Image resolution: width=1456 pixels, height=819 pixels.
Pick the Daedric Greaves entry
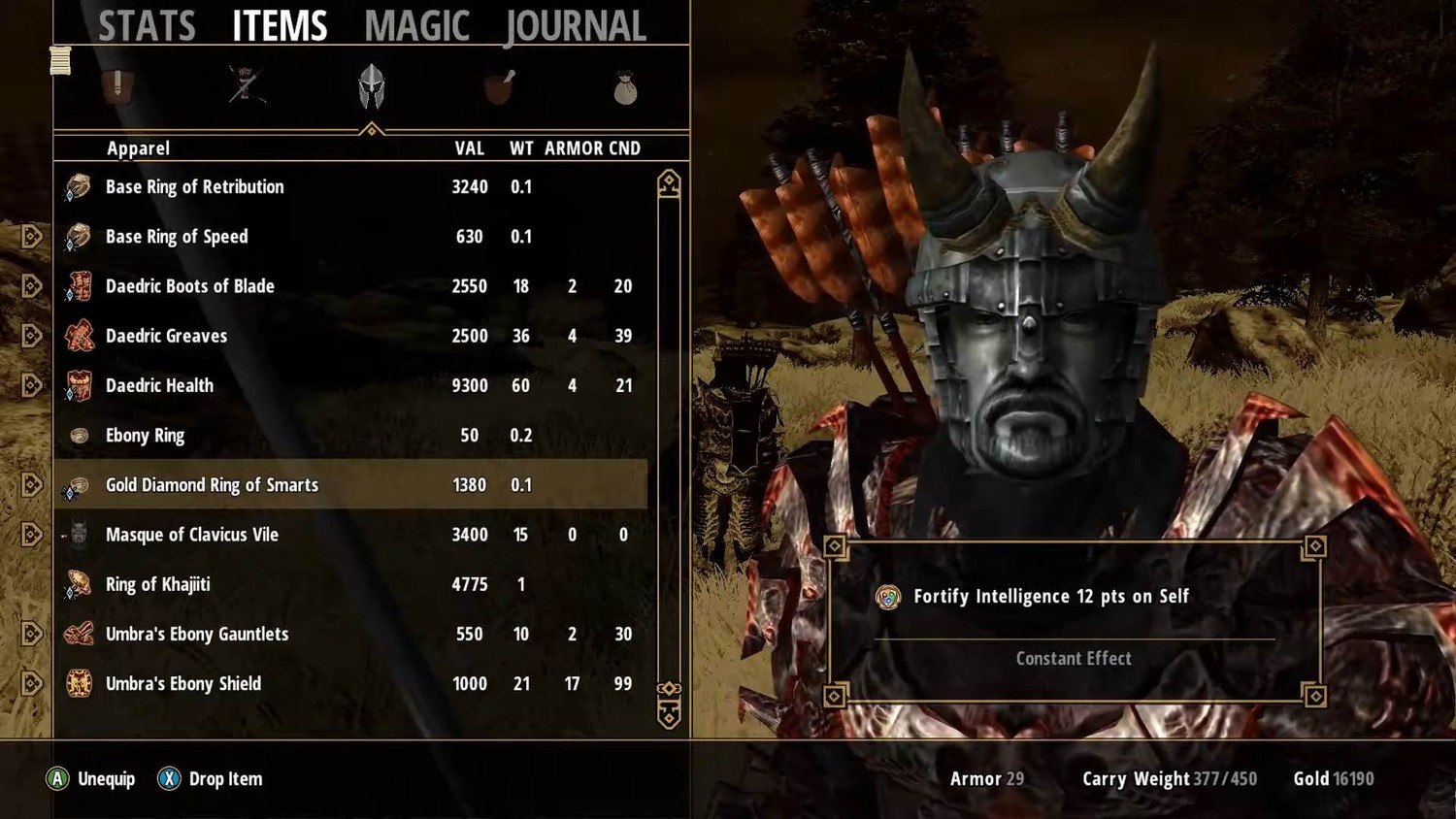click(166, 336)
